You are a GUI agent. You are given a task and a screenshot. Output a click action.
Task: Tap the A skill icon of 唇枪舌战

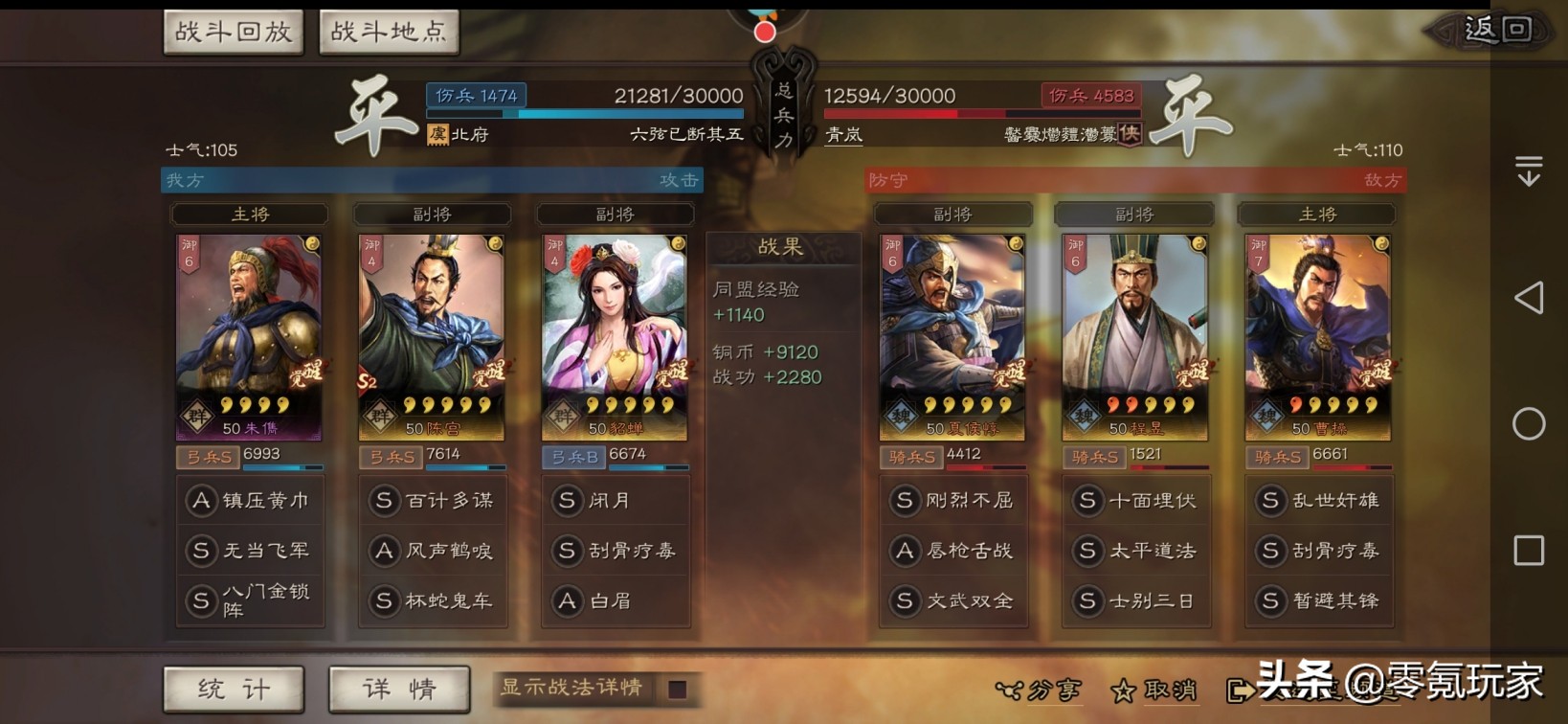[x=905, y=551]
